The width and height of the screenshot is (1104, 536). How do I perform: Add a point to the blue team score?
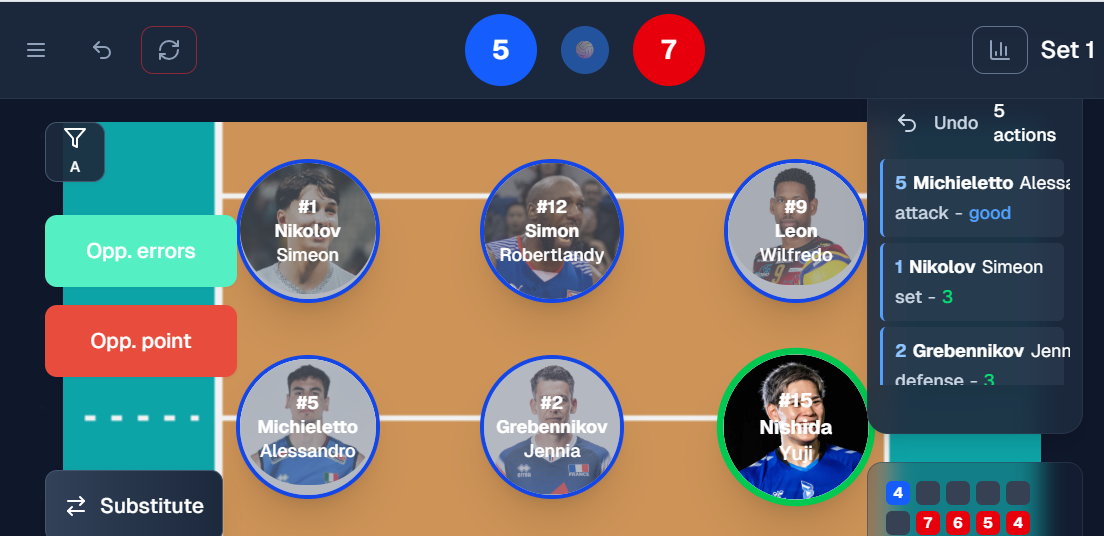tap(501, 50)
